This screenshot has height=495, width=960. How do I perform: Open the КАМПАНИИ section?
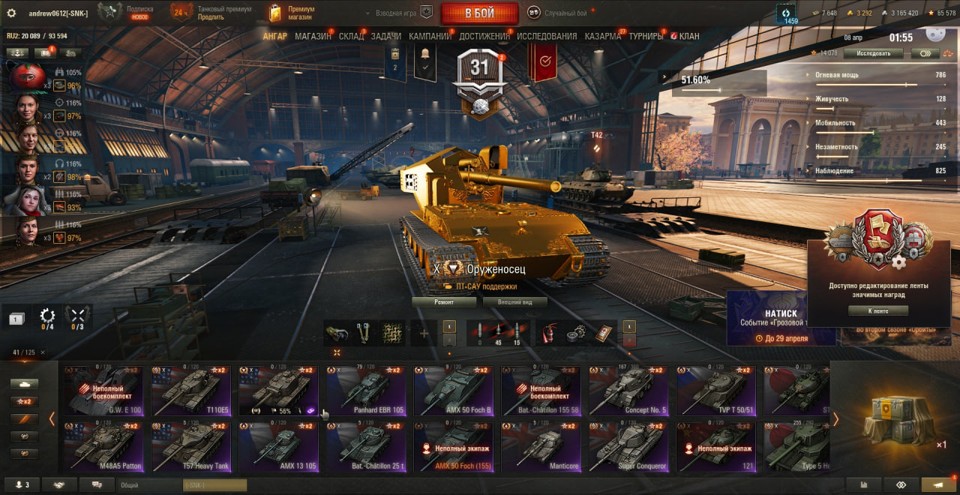click(430, 36)
